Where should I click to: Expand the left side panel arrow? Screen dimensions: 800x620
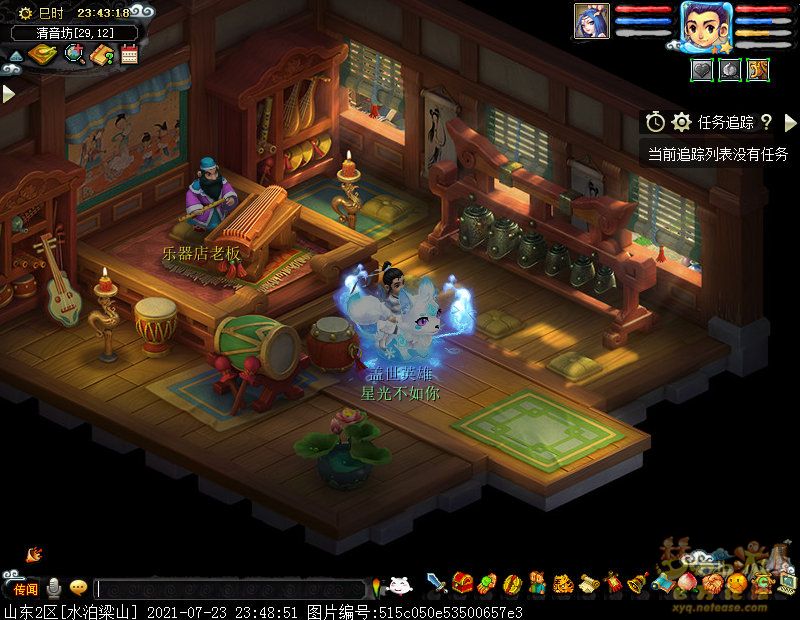pos(8,93)
